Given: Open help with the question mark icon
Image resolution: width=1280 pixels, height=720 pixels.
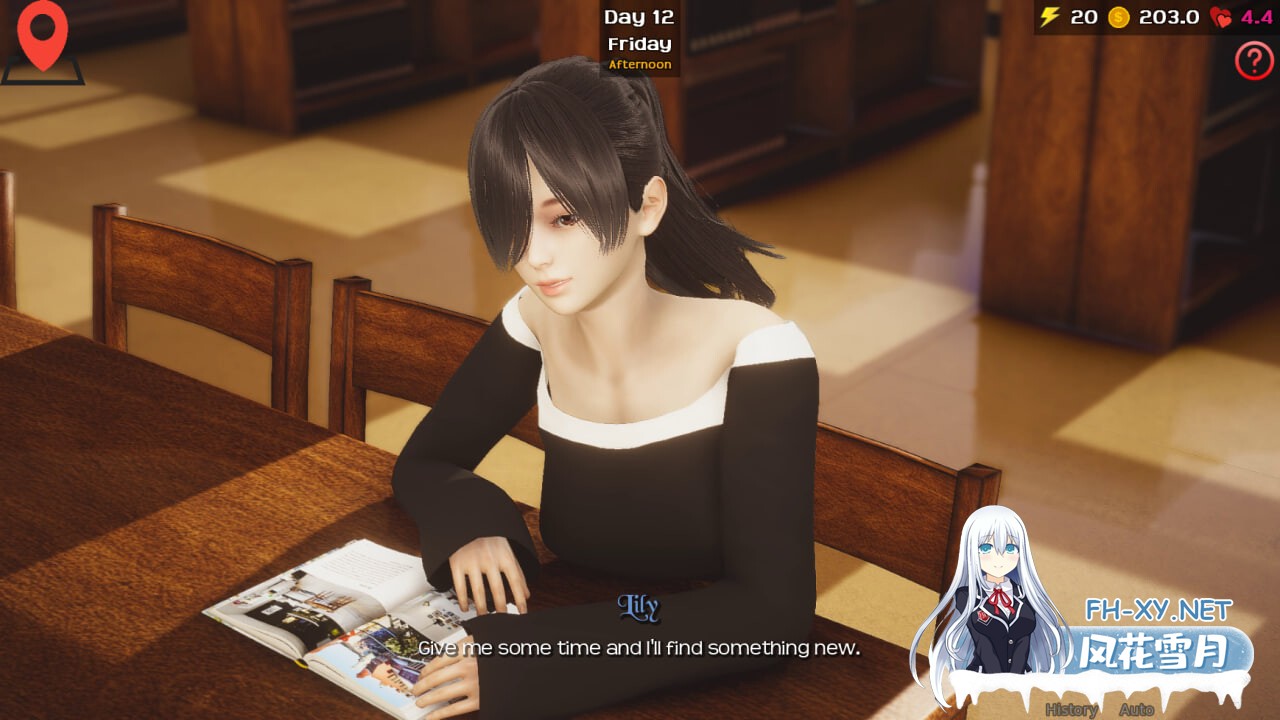Looking at the screenshot, I should click(1254, 60).
